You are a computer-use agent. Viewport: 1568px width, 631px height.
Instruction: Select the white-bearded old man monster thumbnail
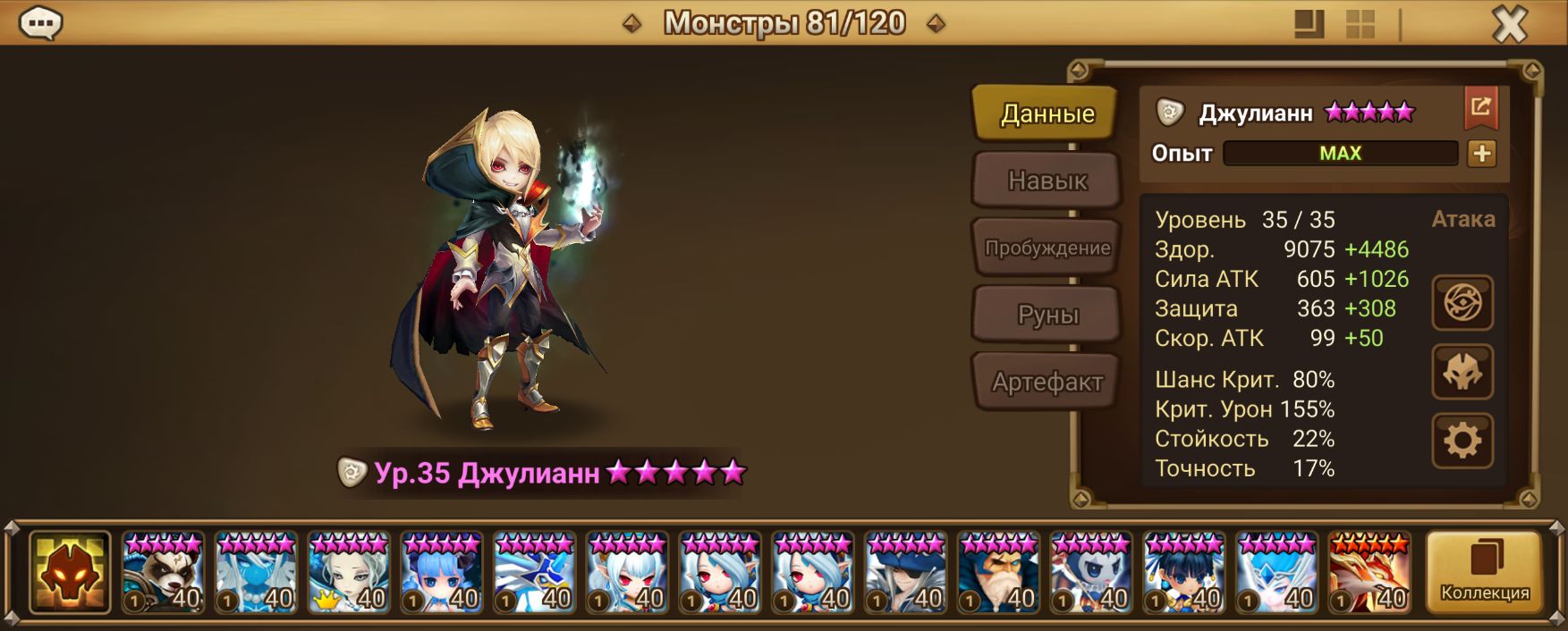pyautogui.click(x=998, y=574)
